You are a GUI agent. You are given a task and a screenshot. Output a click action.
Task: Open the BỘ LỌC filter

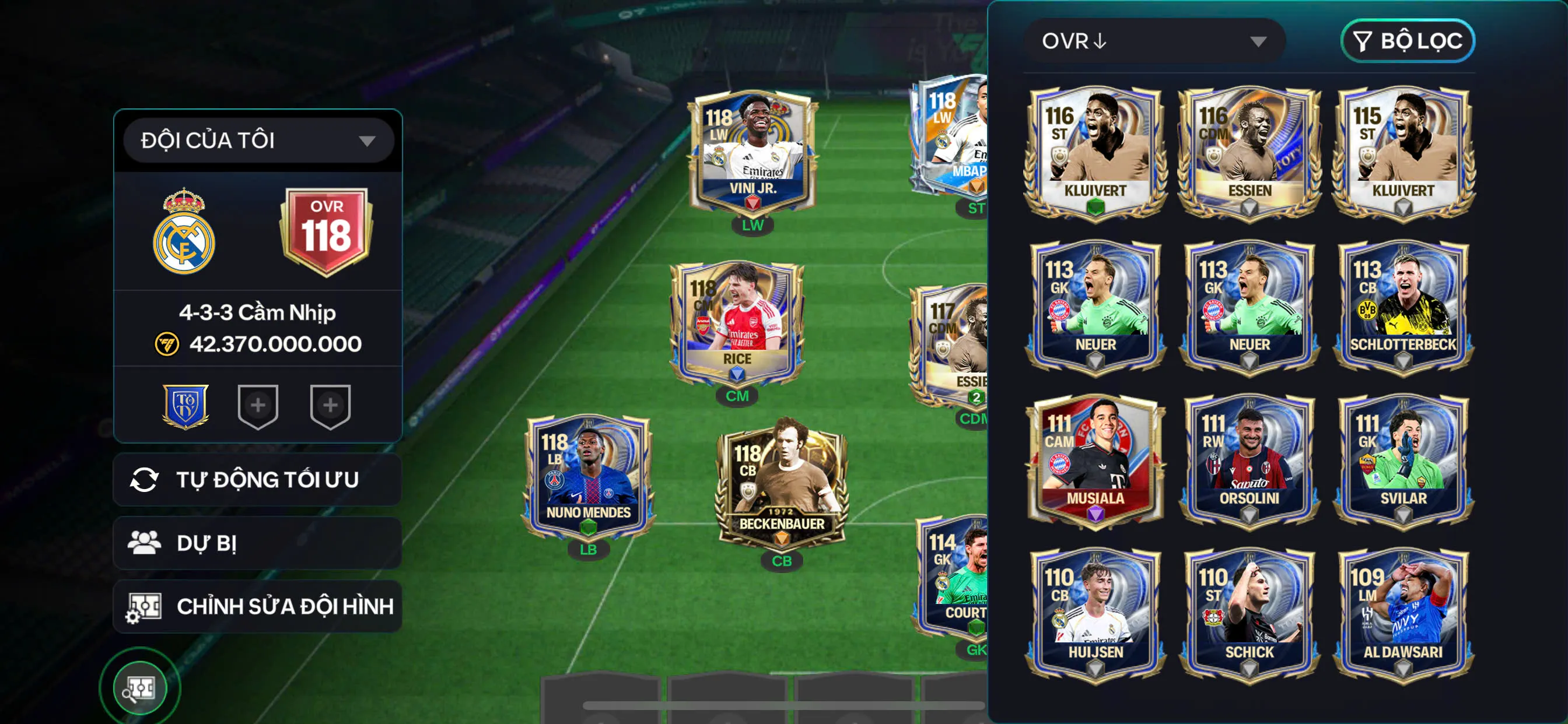point(1408,41)
